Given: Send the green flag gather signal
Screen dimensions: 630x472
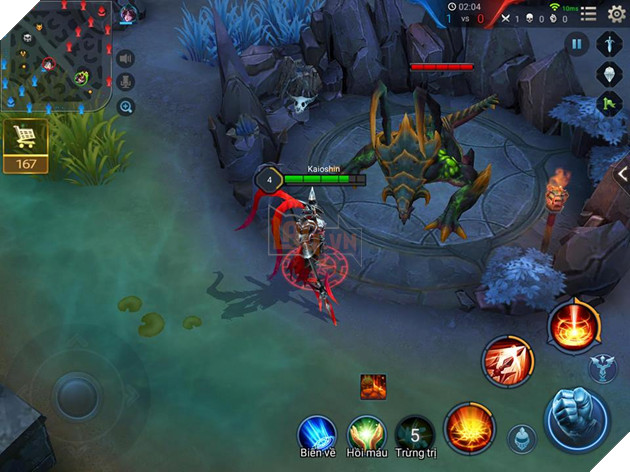Looking at the screenshot, I should 608,103.
